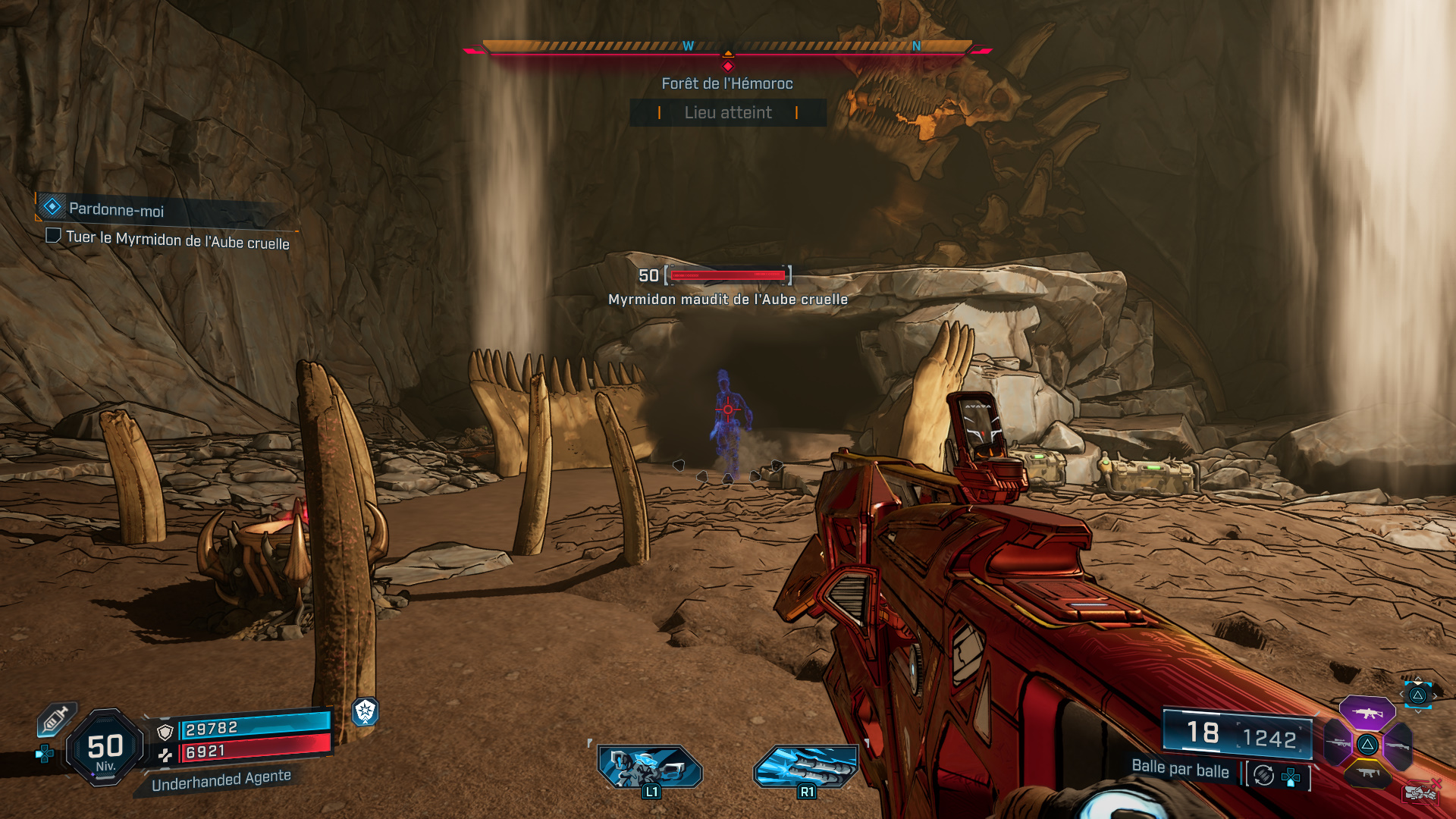Click the grenade icon marked with red X

point(1420,792)
